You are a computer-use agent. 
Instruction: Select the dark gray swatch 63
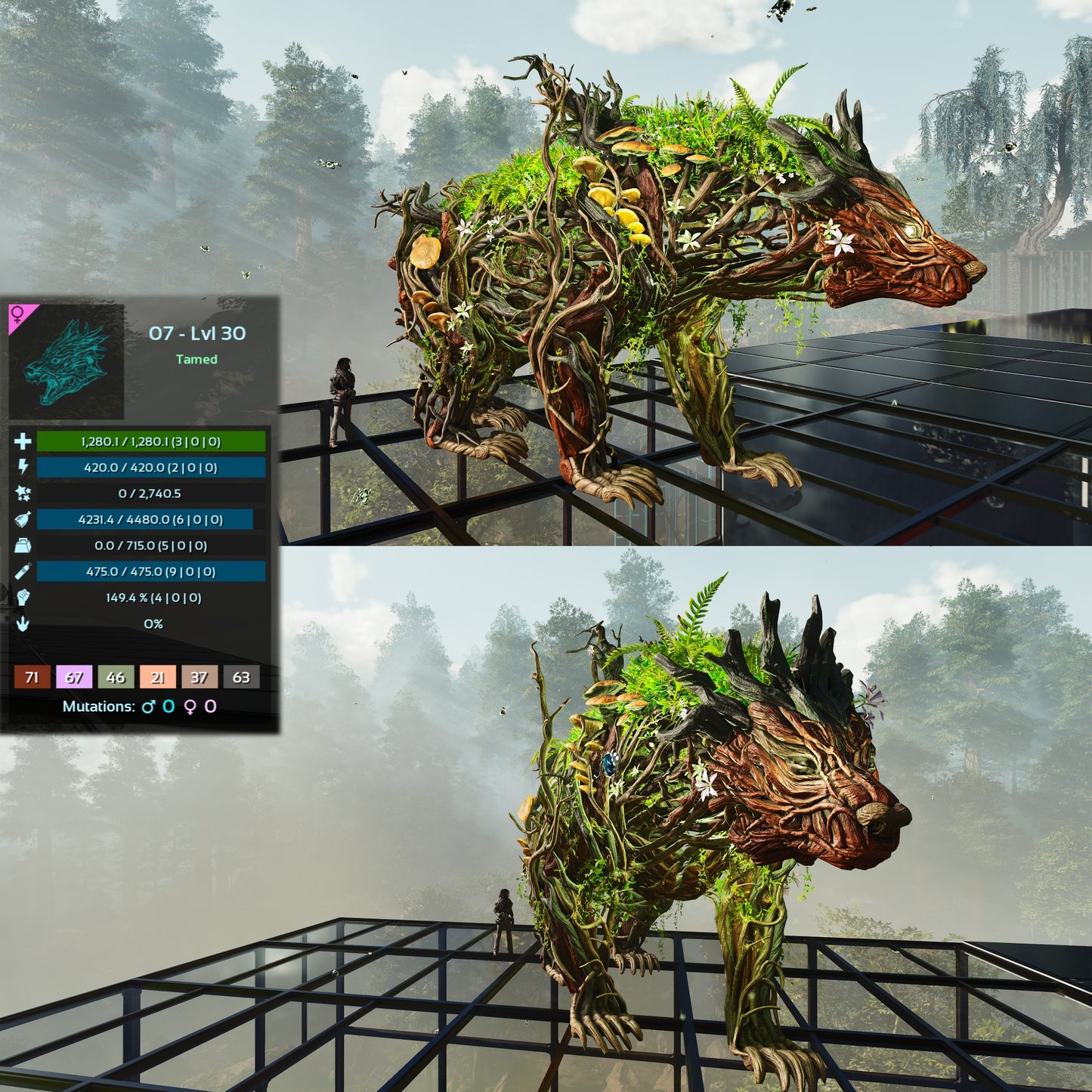[x=241, y=677]
